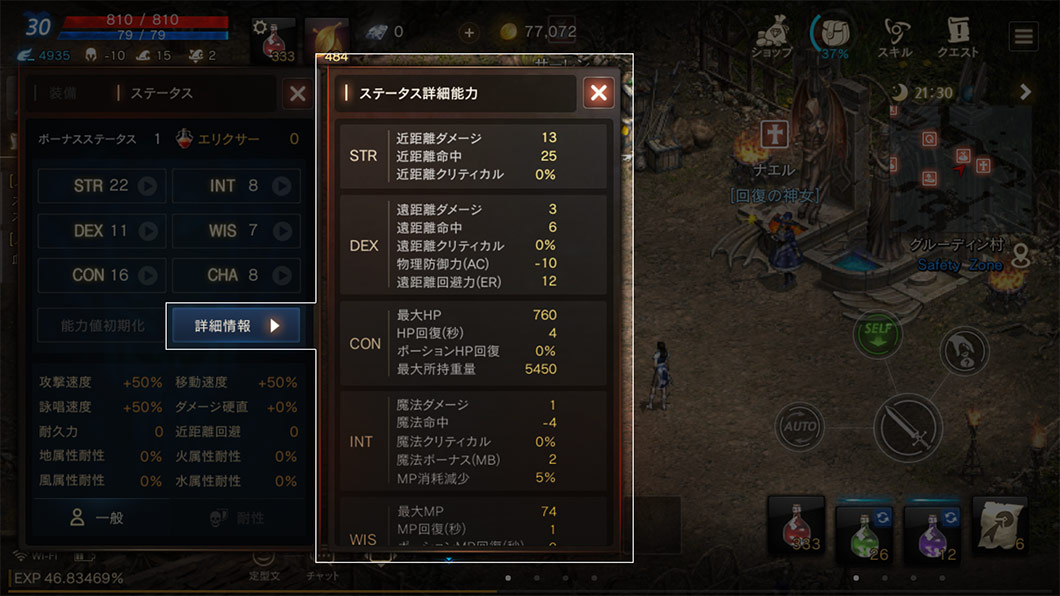Open the クエスト quest log

click(957, 38)
